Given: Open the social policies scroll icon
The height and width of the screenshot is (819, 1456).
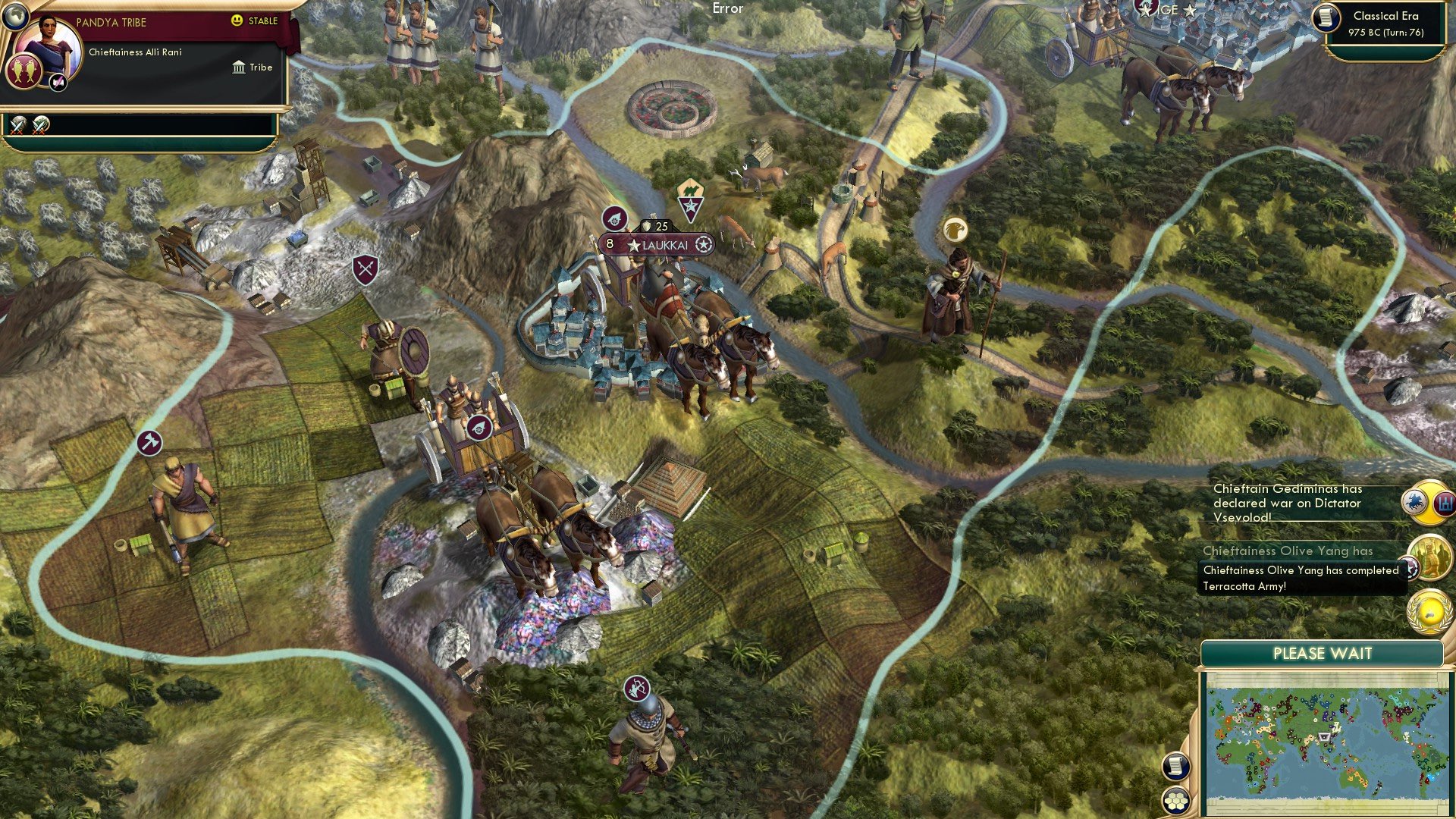Looking at the screenshot, I should click(1176, 767).
